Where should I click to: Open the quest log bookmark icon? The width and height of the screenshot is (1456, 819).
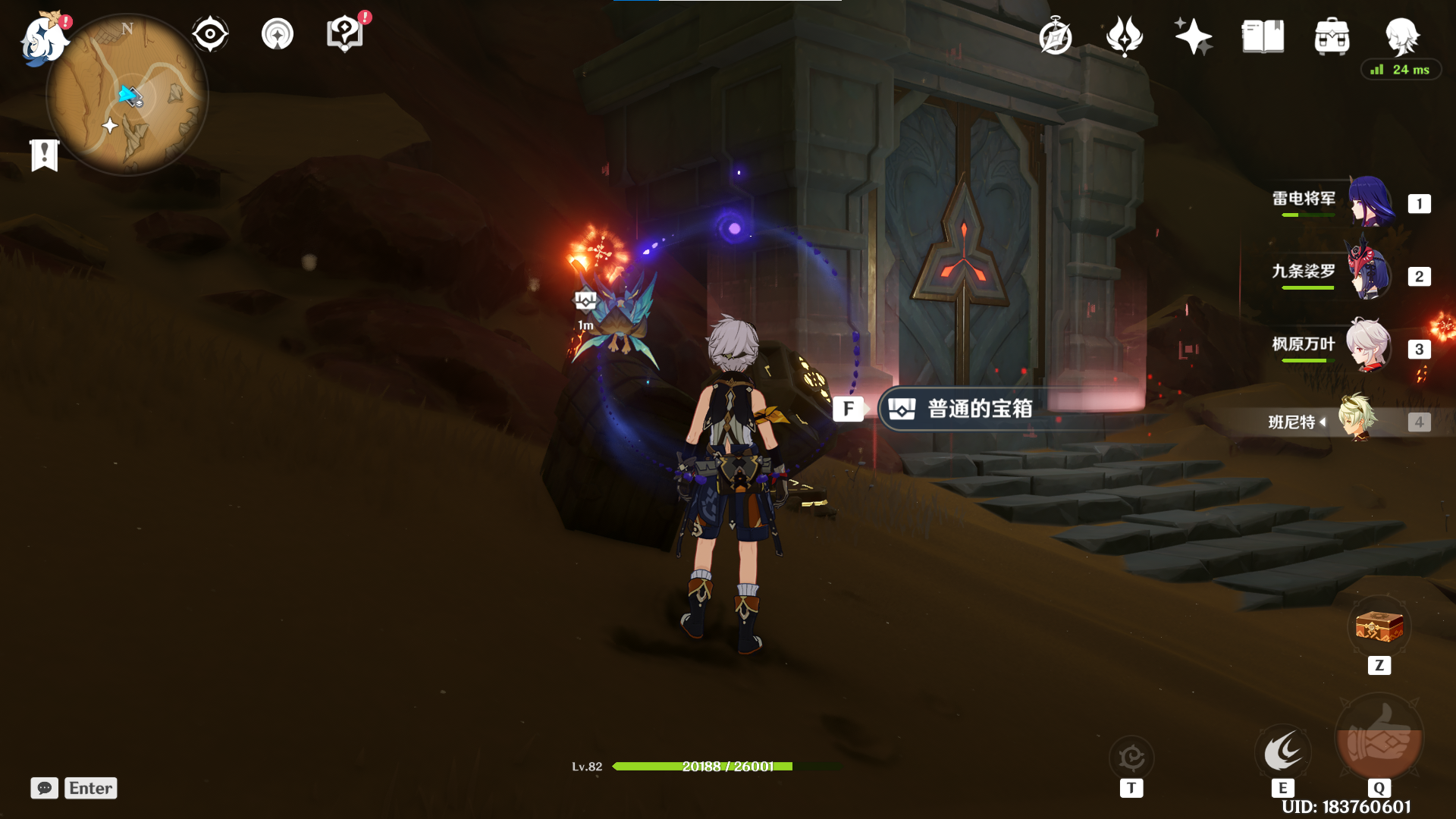coord(45,155)
